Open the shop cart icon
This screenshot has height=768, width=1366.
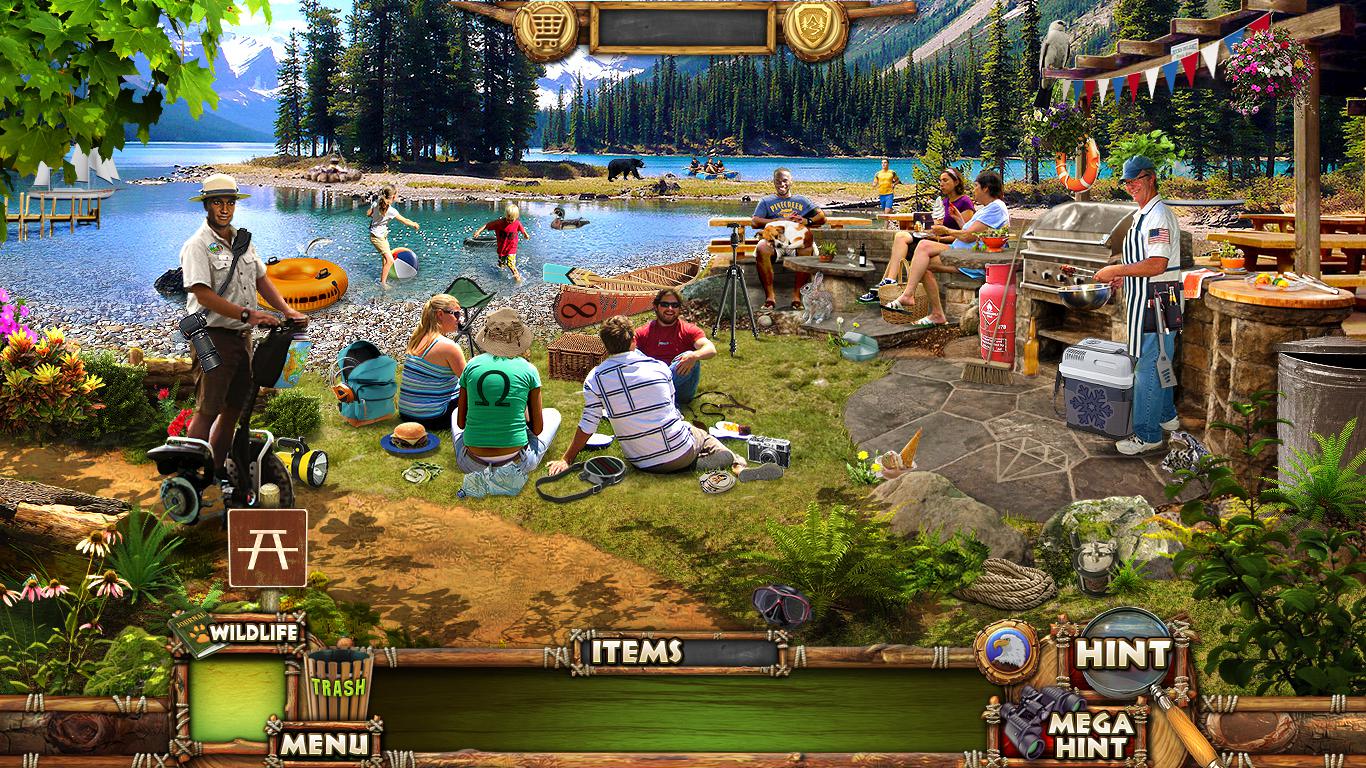point(546,28)
